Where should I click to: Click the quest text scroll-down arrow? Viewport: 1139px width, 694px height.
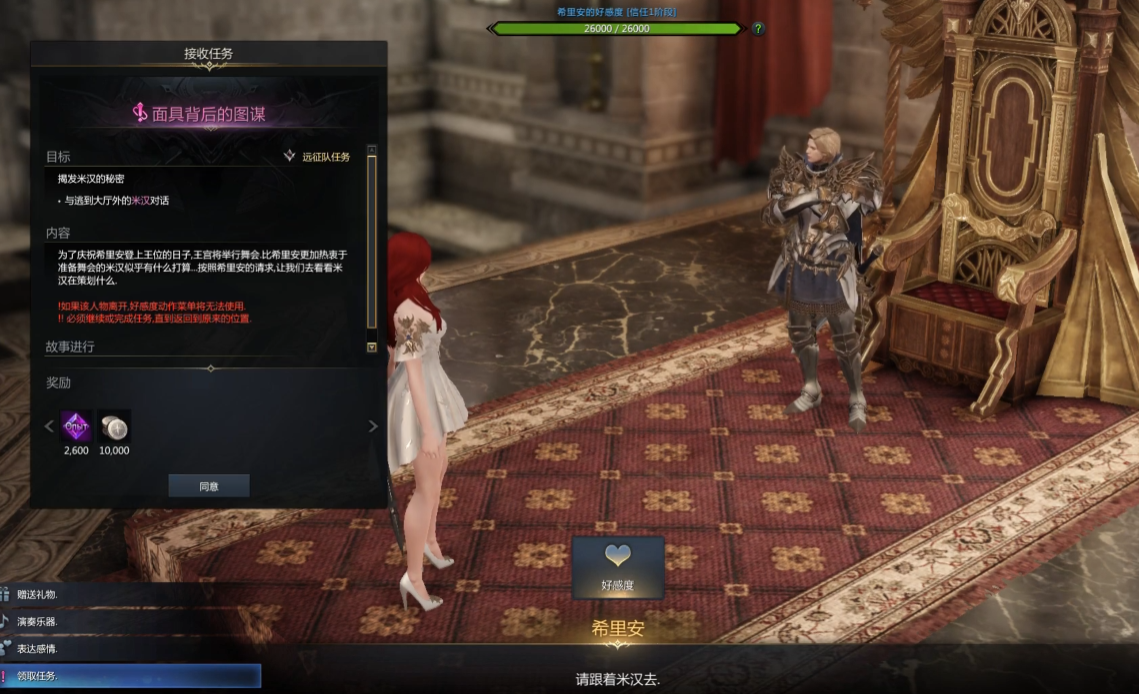[x=372, y=347]
